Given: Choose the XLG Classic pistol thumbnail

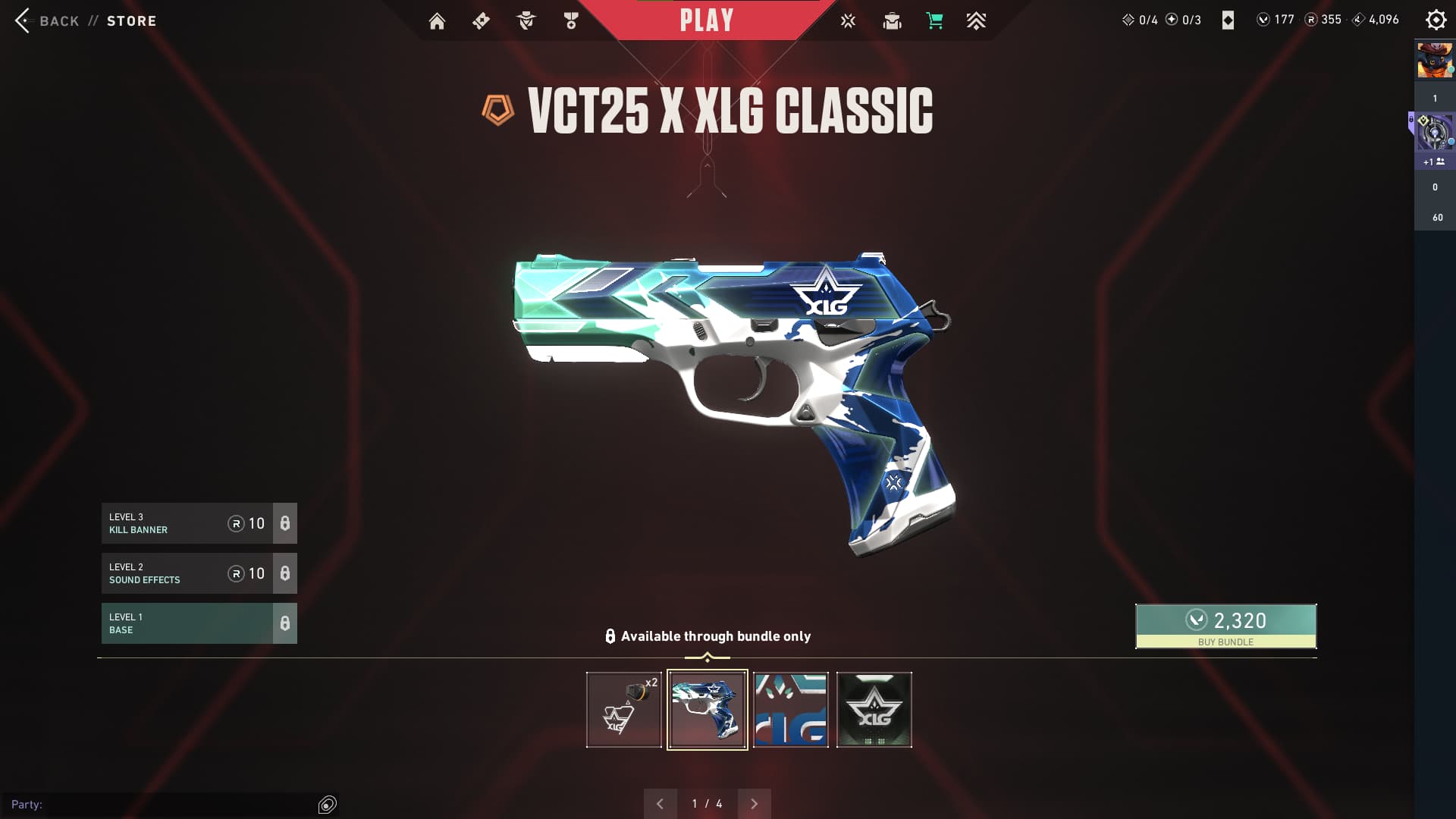Looking at the screenshot, I should coord(708,710).
